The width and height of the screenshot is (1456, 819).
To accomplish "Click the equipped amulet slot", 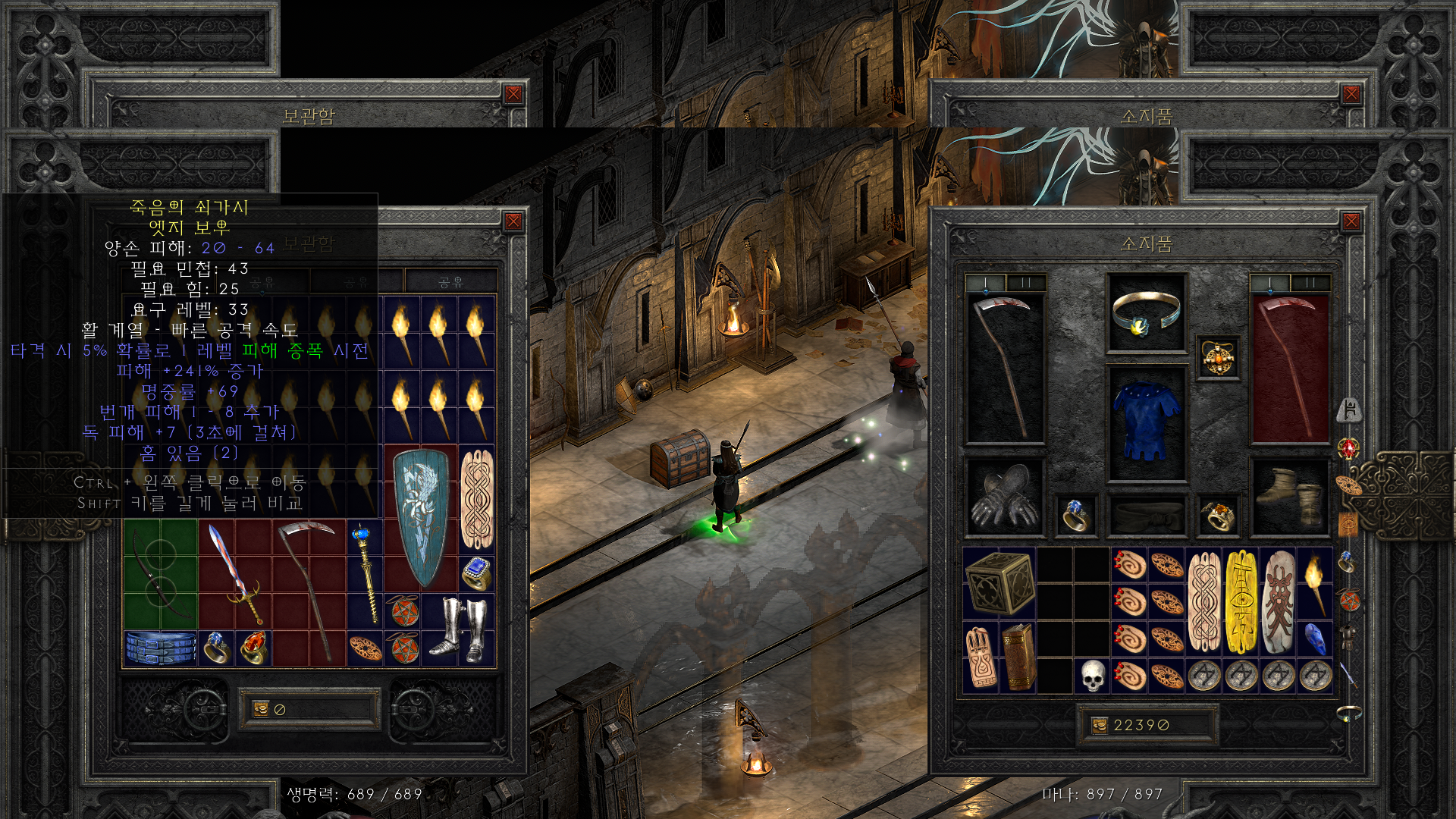I will coord(1218,357).
